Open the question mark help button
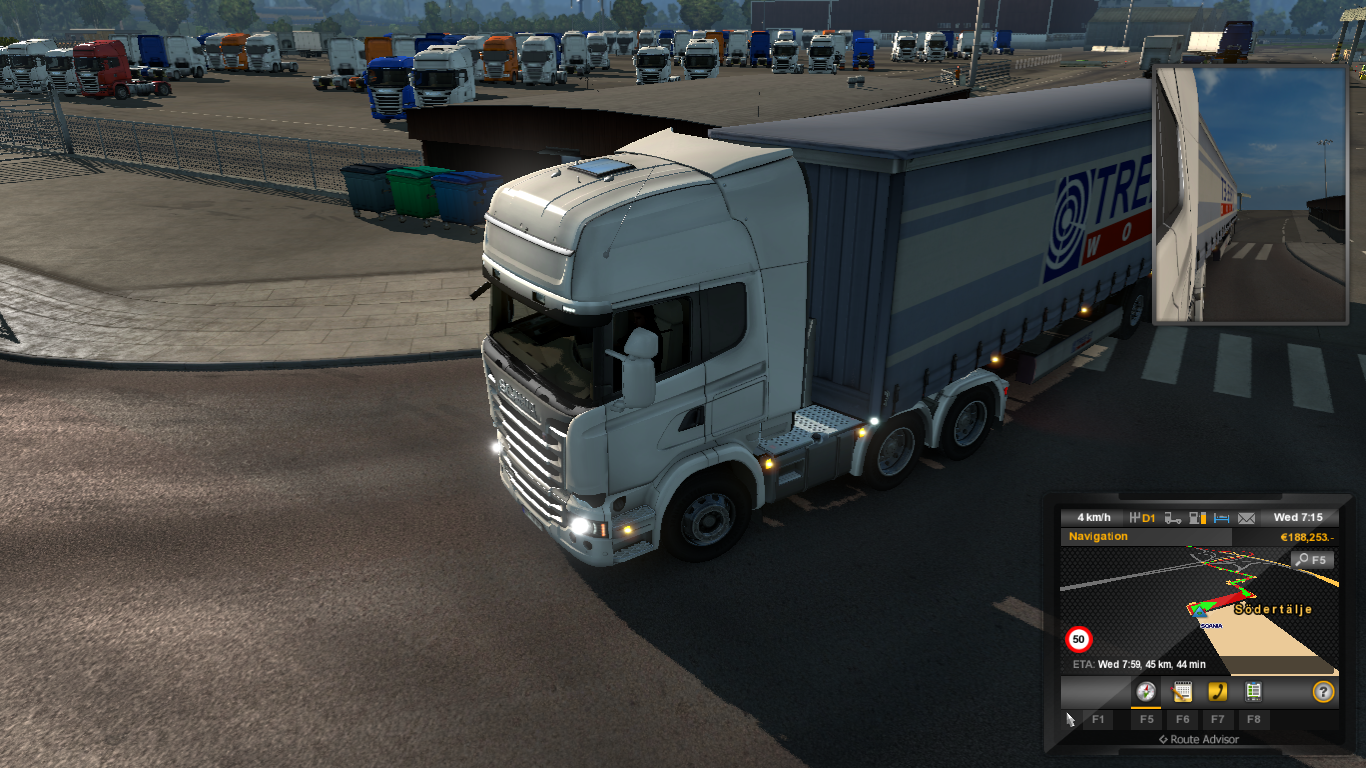 coord(1323,691)
